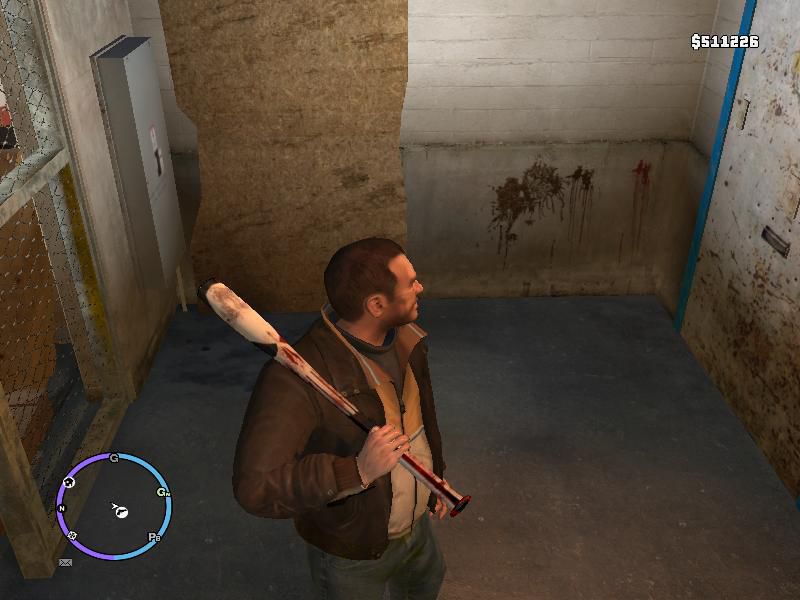Select the spiky burst blip on radar

[72, 536]
